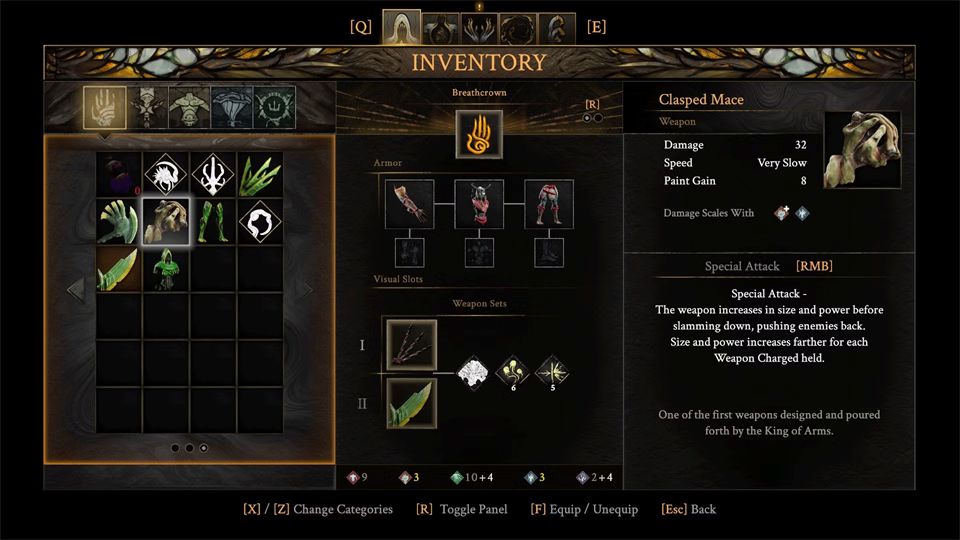Choose the green blade weapon in inventory grid
This screenshot has height=540, width=960.
tap(119, 268)
